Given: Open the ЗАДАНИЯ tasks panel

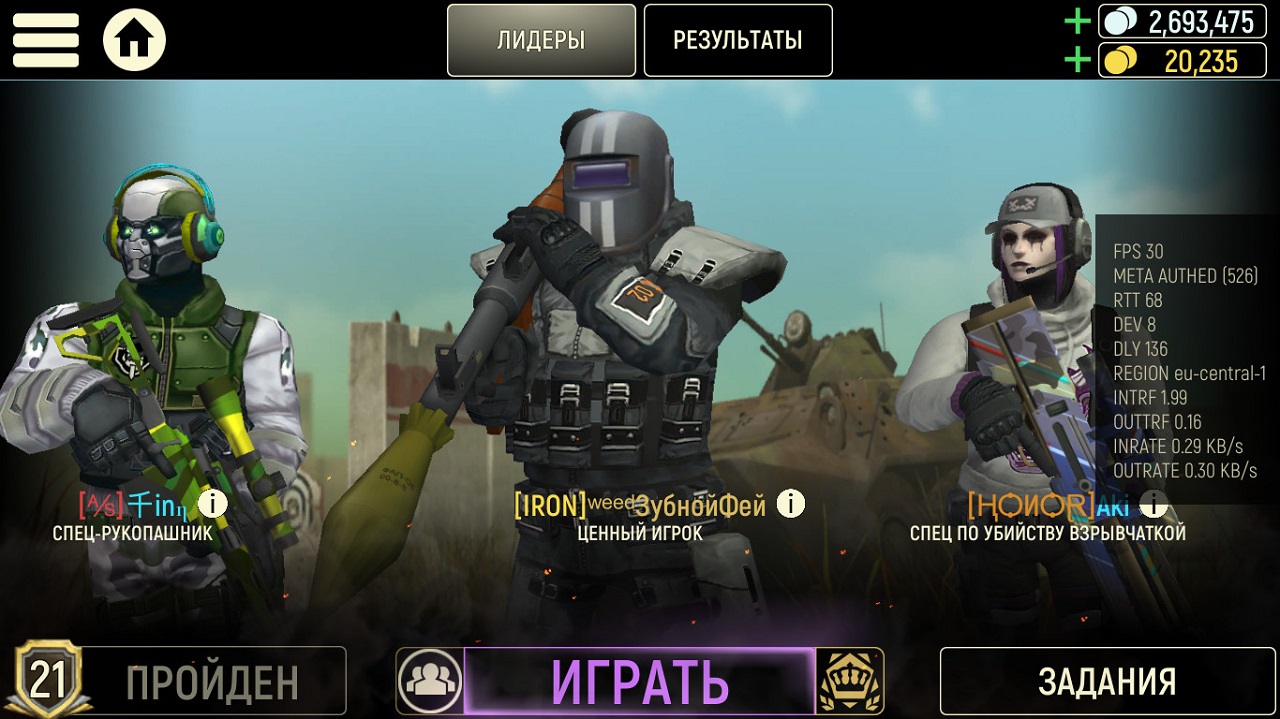Looking at the screenshot, I should (x=1106, y=682).
